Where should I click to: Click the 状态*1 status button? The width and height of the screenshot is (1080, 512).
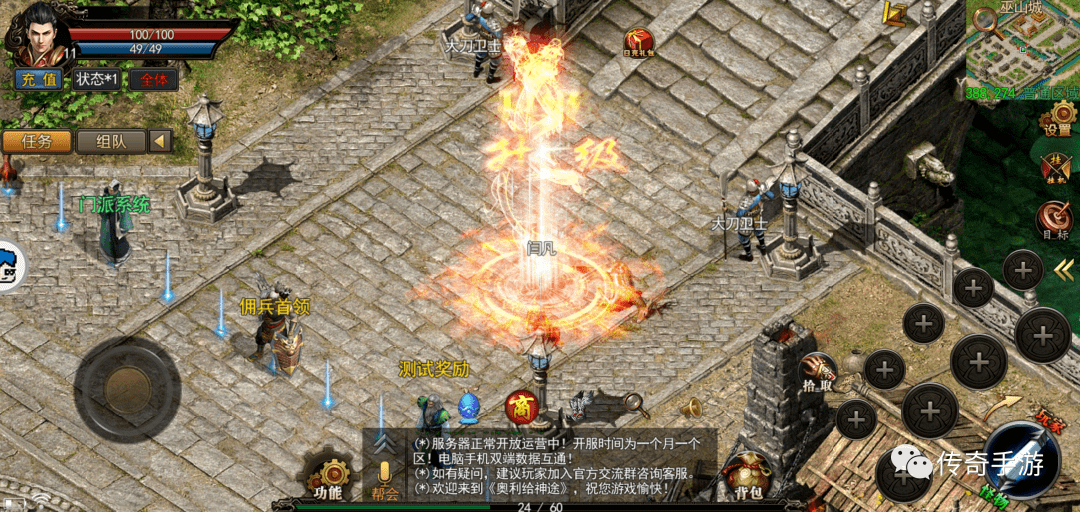tap(95, 79)
